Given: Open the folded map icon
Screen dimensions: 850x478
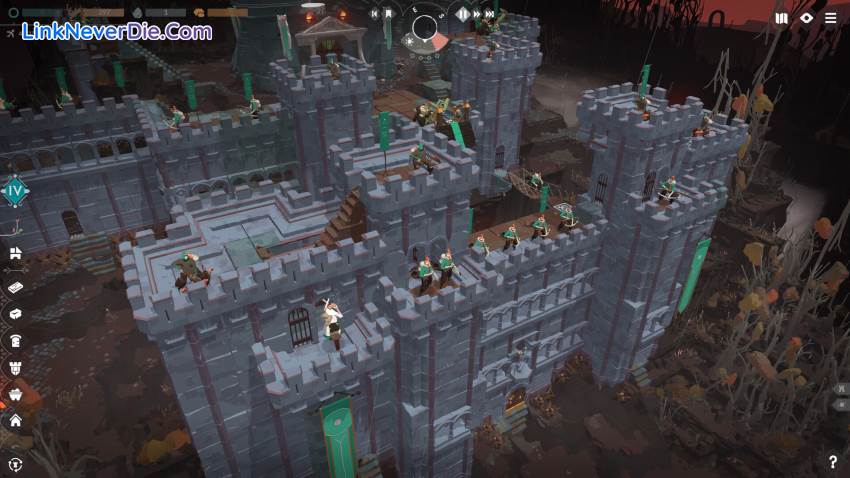Looking at the screenshot, I should tap(781, 18).
